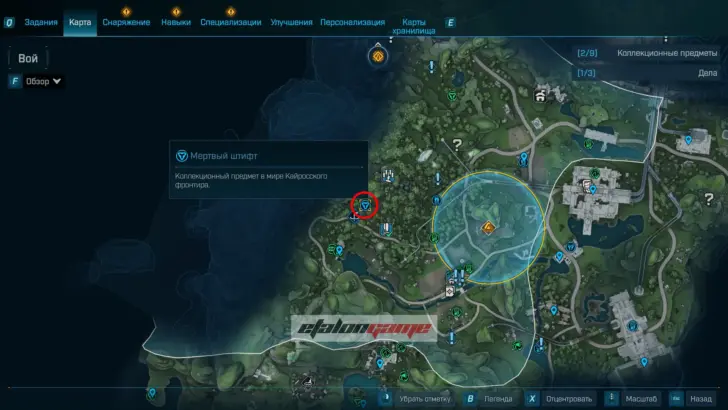Viewport: 728px width, 410px height.
Task: Go back with the Назад button
Action: pyautogui.click(x=699, y=397)
